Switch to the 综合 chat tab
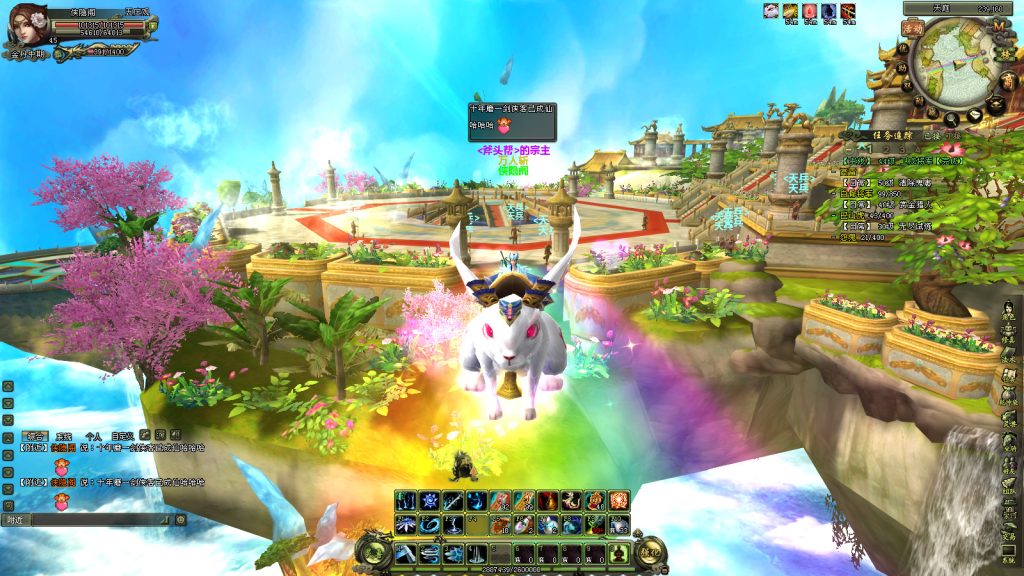The height and width of the screenshot is (576, 1024). click(x=35, y=436)
